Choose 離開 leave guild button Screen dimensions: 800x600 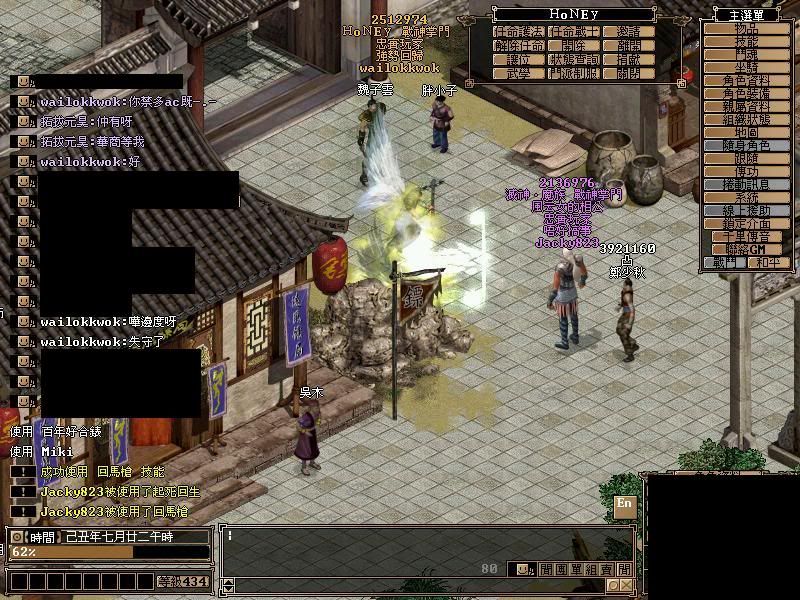tap(630, 46)
